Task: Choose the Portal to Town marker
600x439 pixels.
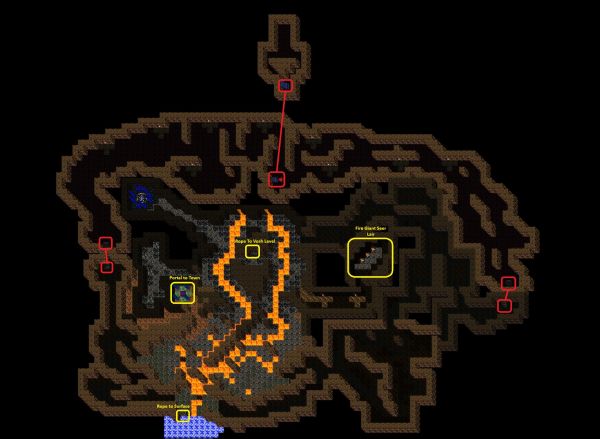Action: (x=182, y=292)
